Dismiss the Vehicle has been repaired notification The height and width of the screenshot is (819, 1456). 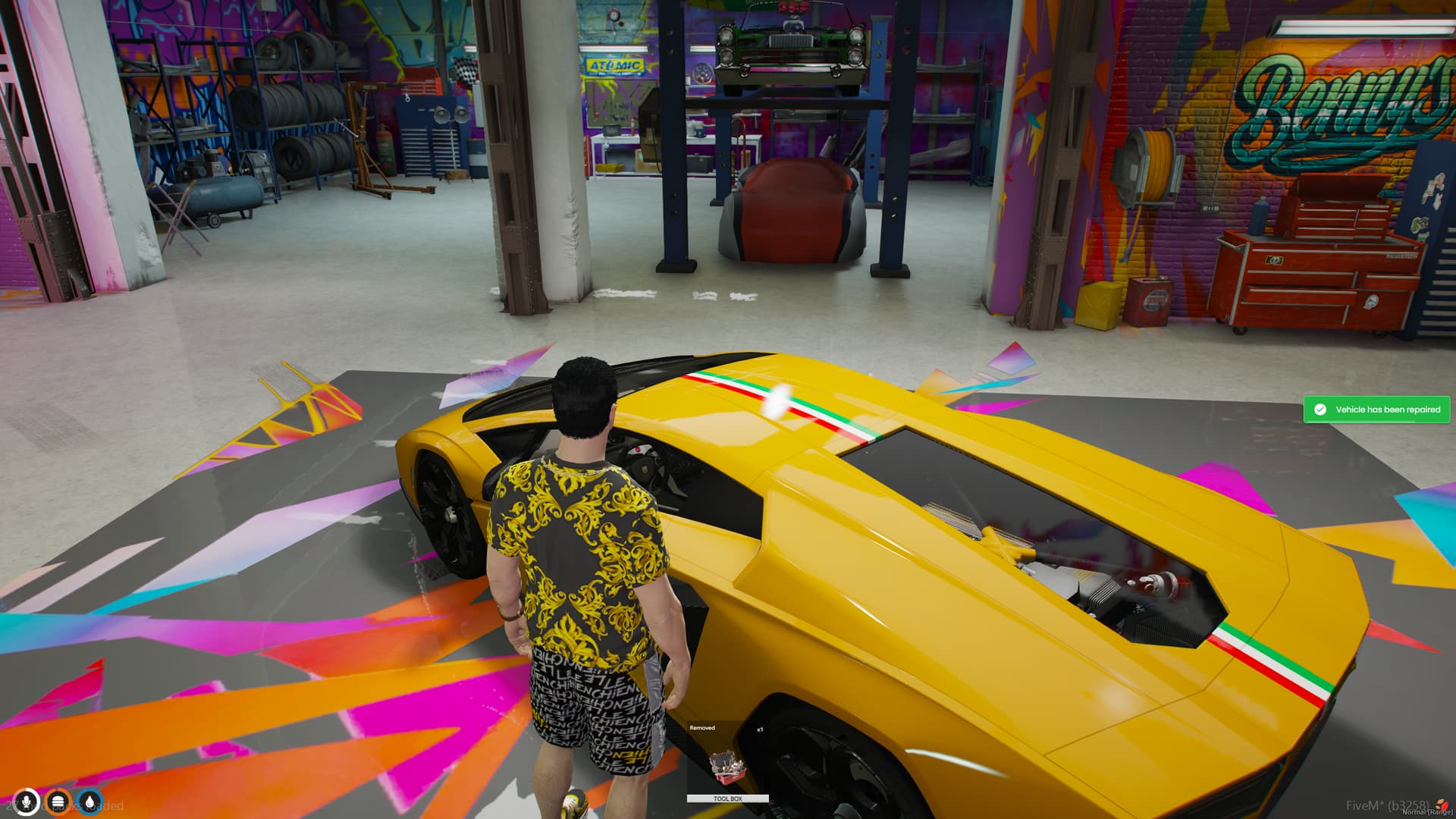(x=1376, y=409)
